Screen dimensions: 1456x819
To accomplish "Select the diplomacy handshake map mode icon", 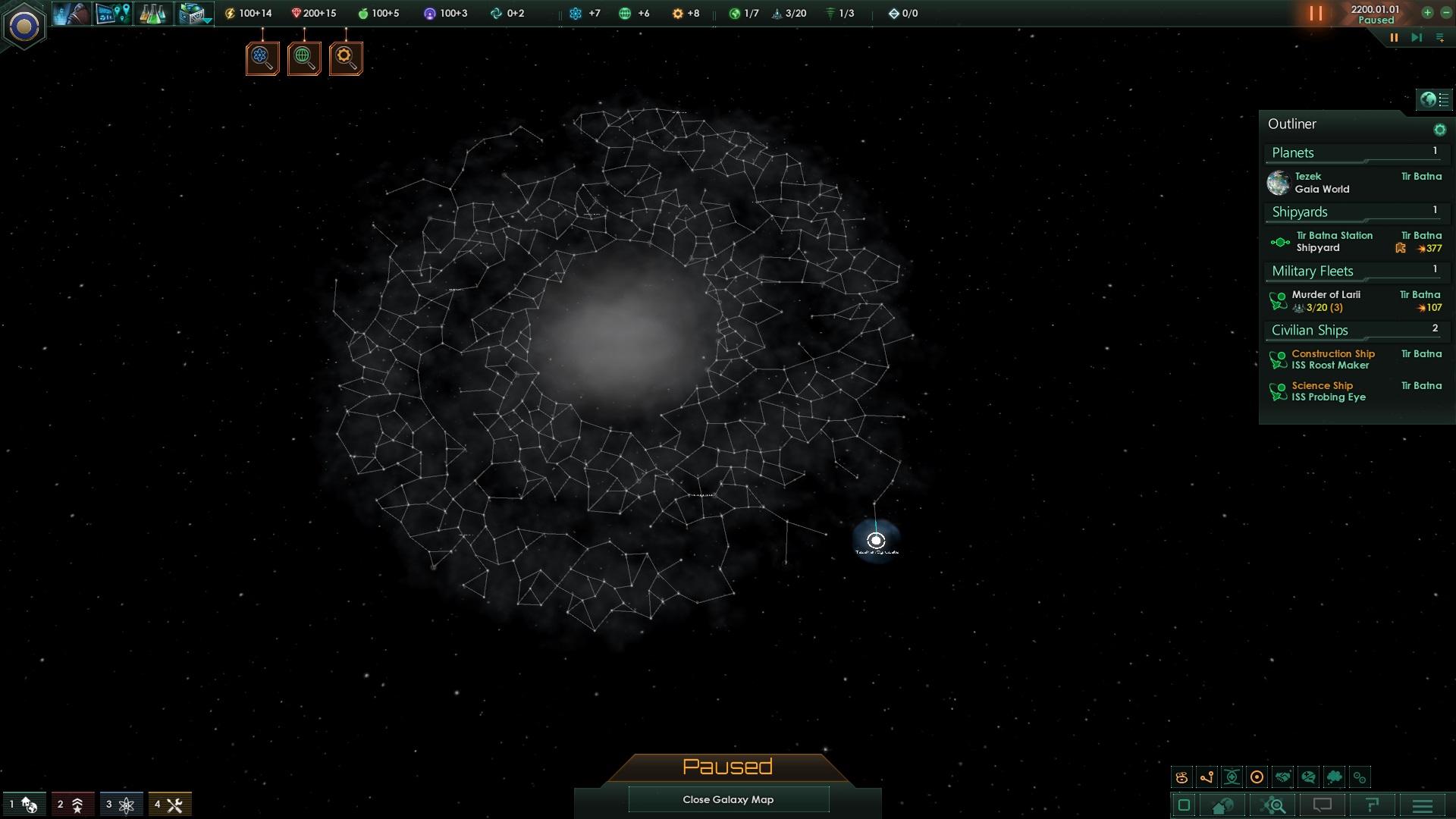I will coord(1284,777).
